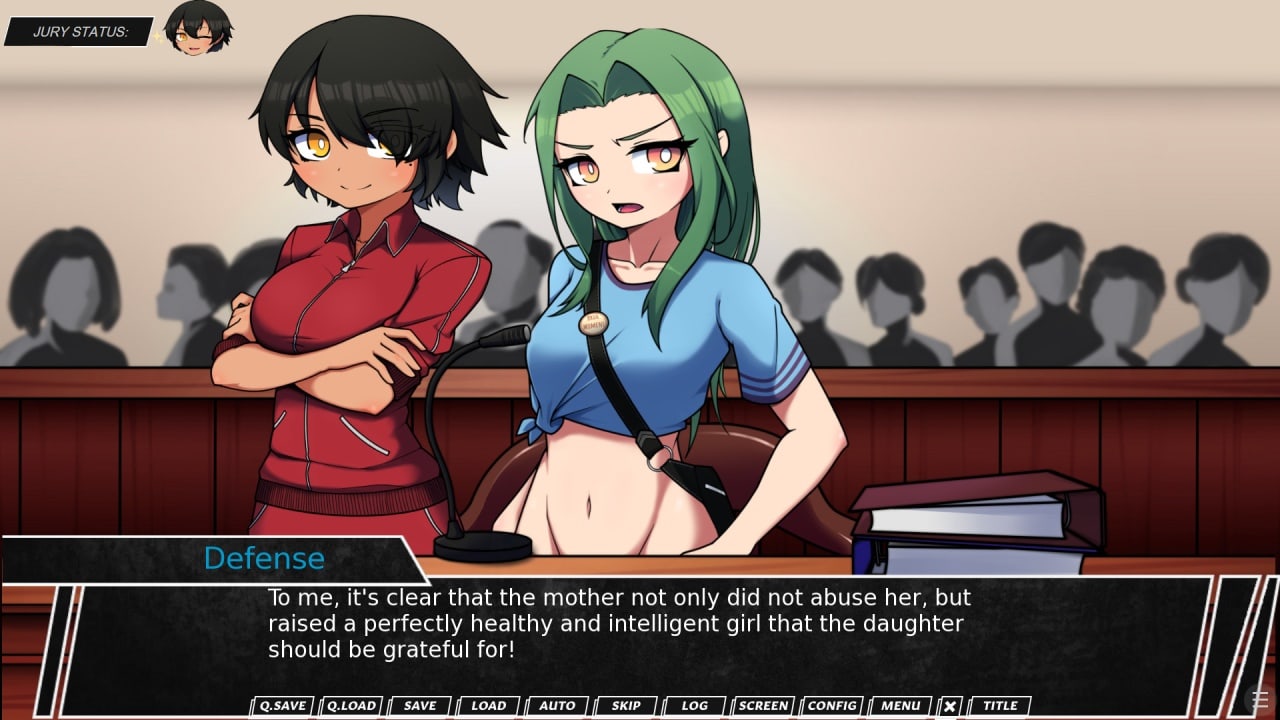Return to TITLE screen

[1000, 706]
